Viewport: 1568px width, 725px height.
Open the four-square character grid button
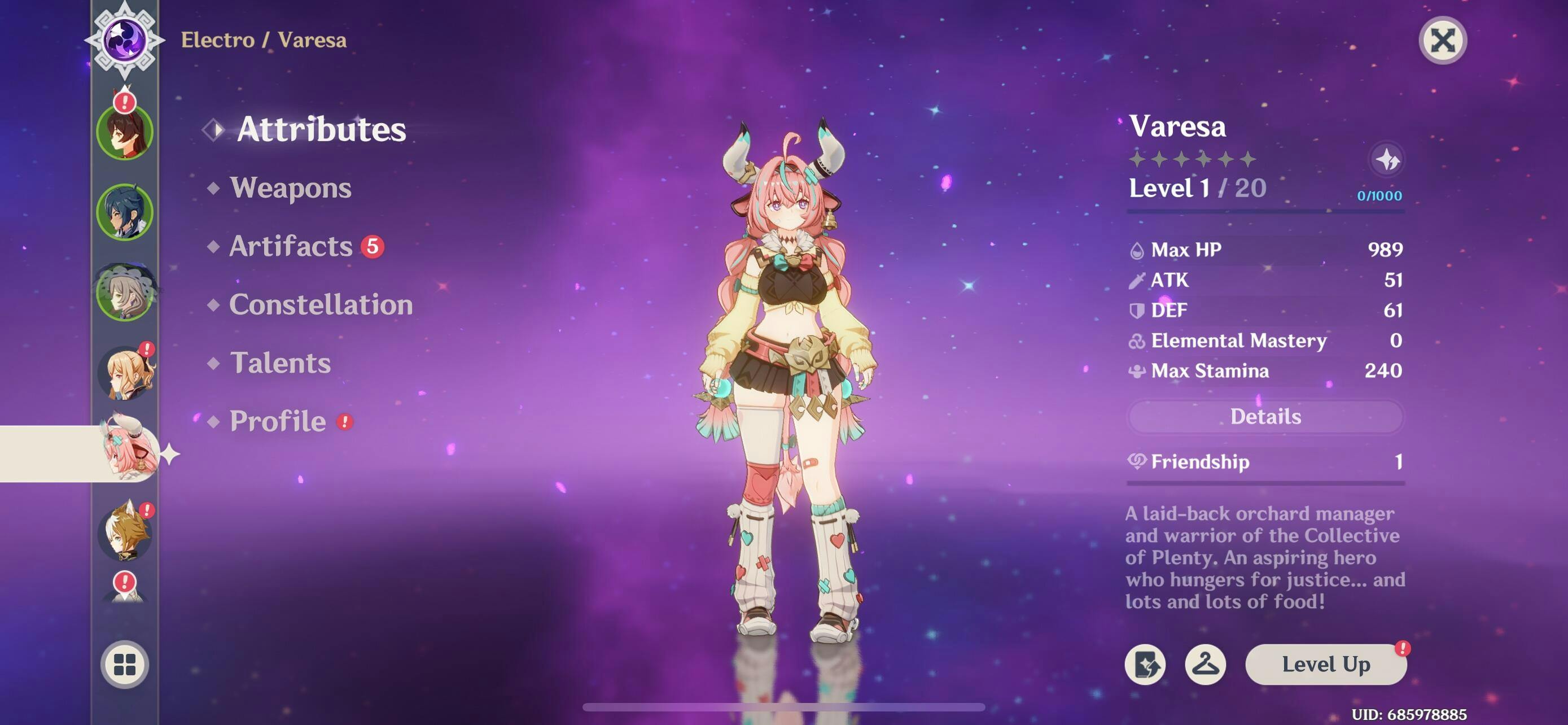coord(125,664)
